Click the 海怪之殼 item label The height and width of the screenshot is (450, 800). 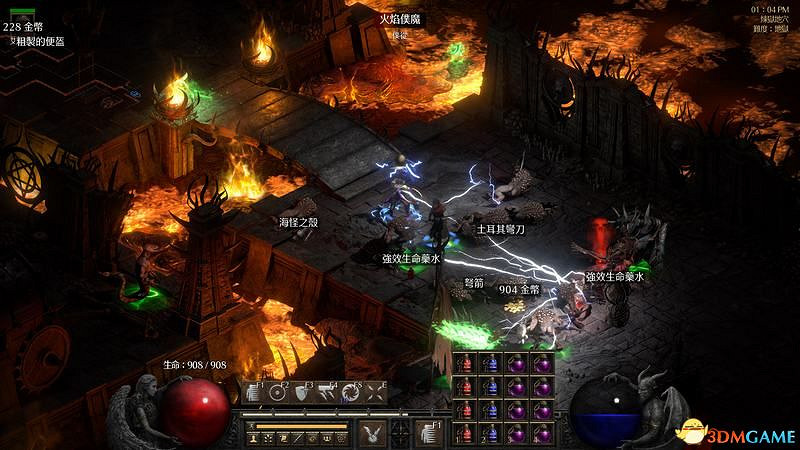pos(298,221)
